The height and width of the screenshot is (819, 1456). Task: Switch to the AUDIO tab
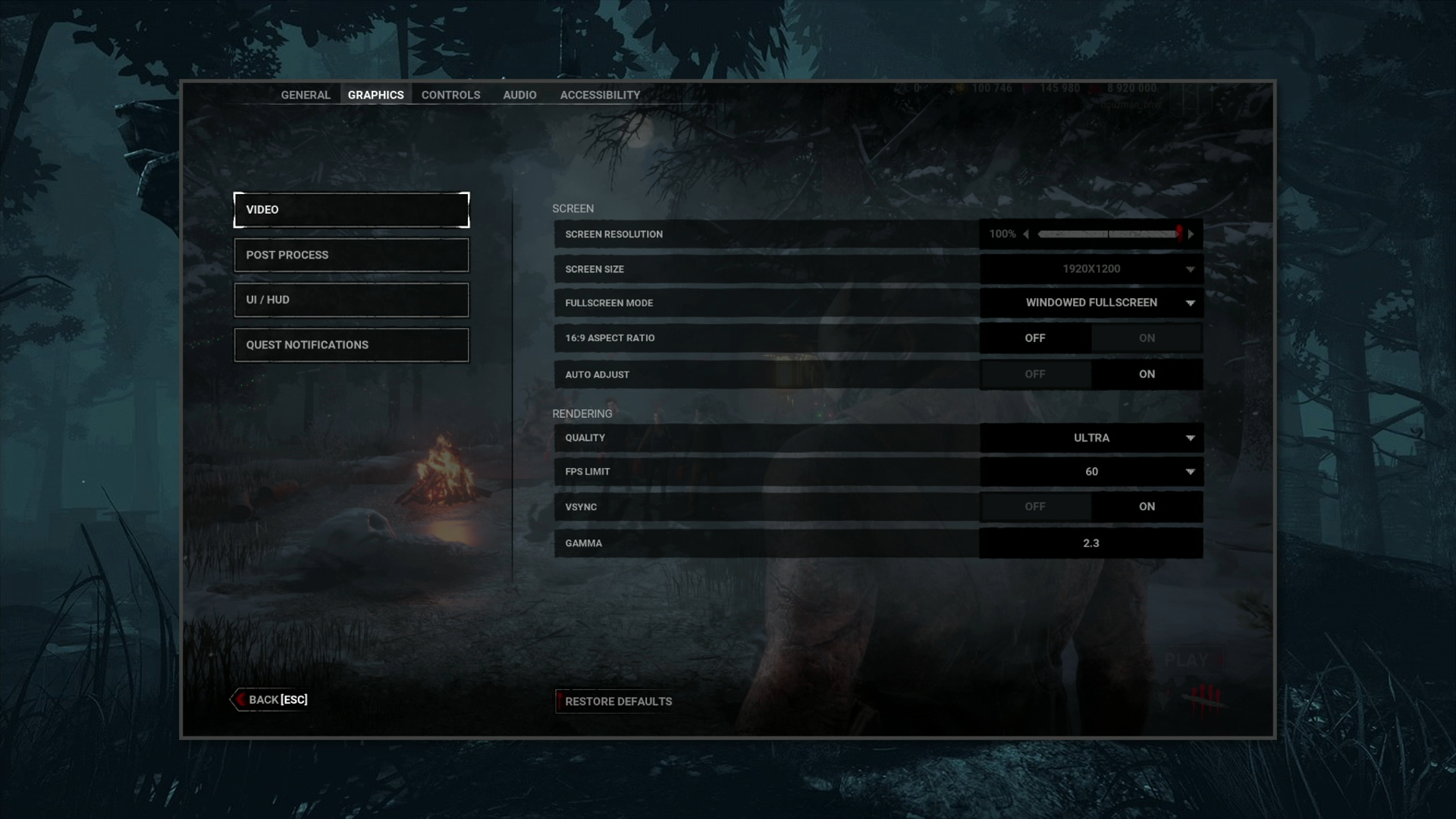519,94
